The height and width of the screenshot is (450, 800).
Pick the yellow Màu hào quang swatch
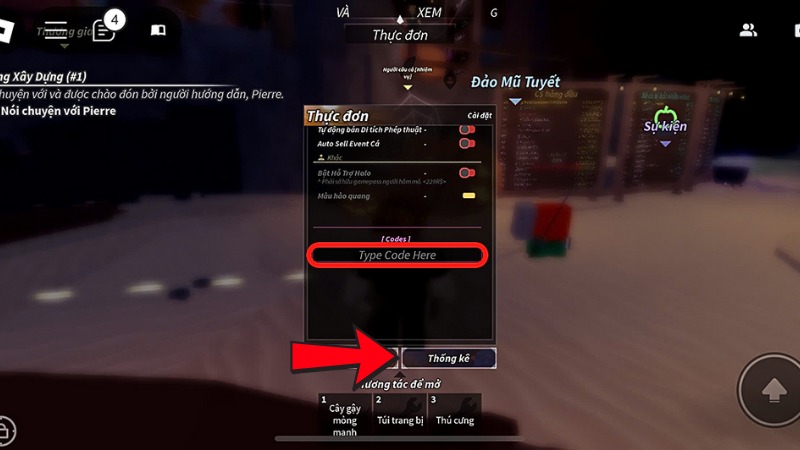(x=467, y=196)
